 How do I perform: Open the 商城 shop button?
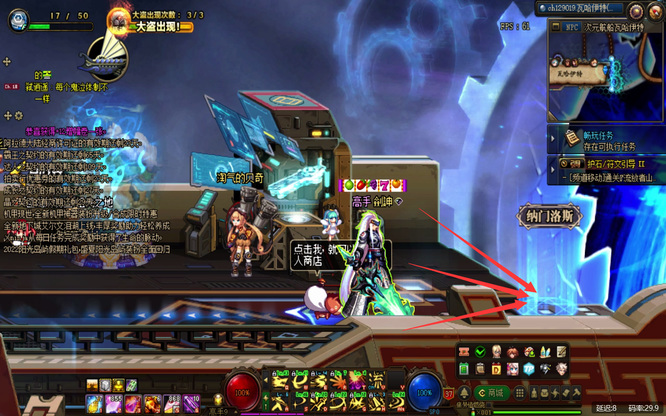coord(494,394)
